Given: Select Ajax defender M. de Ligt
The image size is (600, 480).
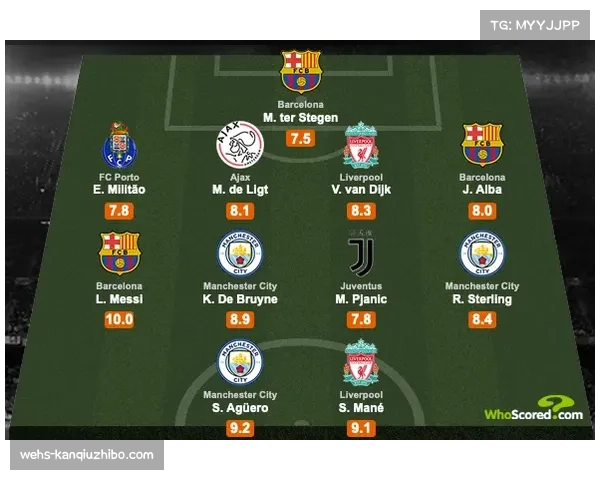Looking at the screenshot, I should pos(240,188).
